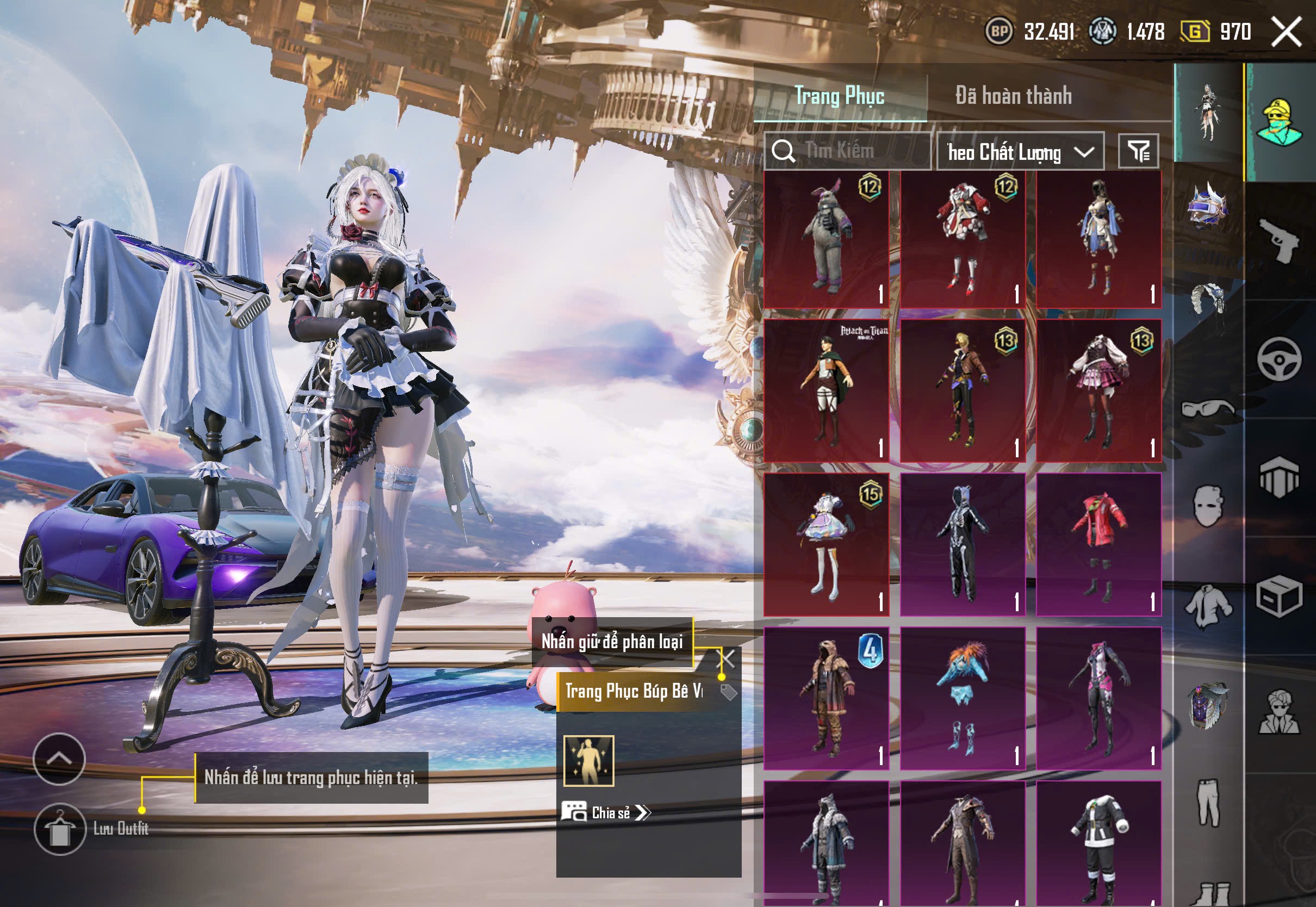Viewport: 1316px width, 907px height.
Task: Tap Chia sẻ share link
Action: pyautogui.click(x=606, y=813)
